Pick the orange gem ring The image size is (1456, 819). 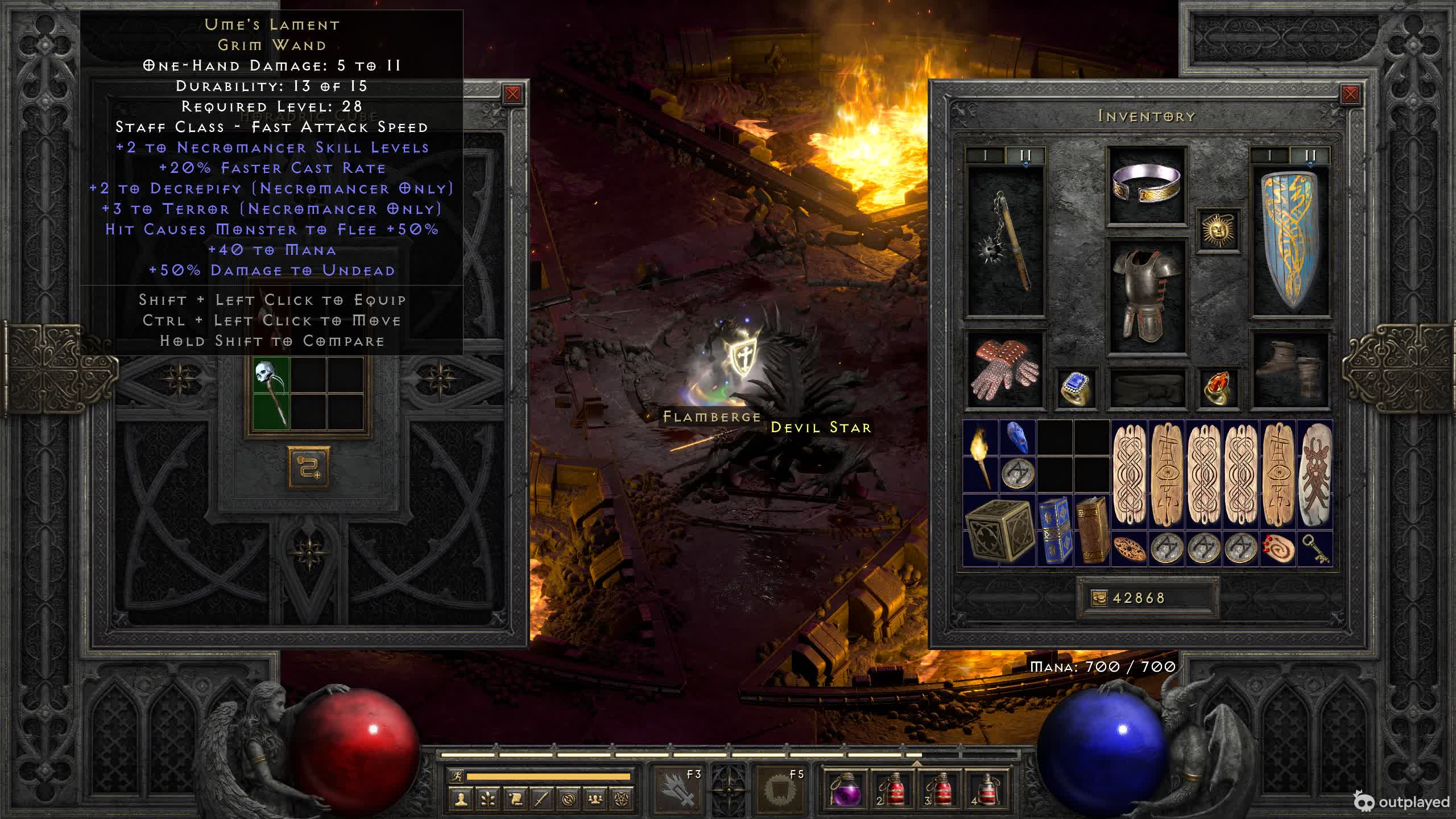[x=1218, y=388]
